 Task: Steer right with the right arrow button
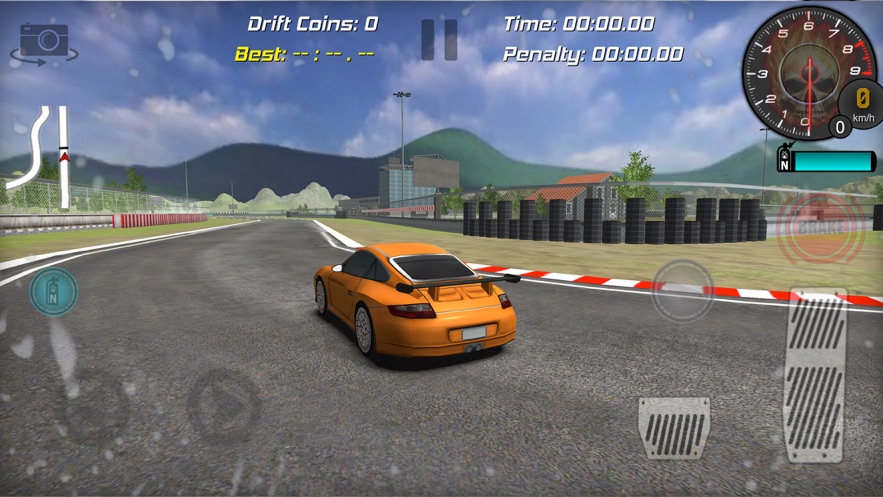[224, 405]
